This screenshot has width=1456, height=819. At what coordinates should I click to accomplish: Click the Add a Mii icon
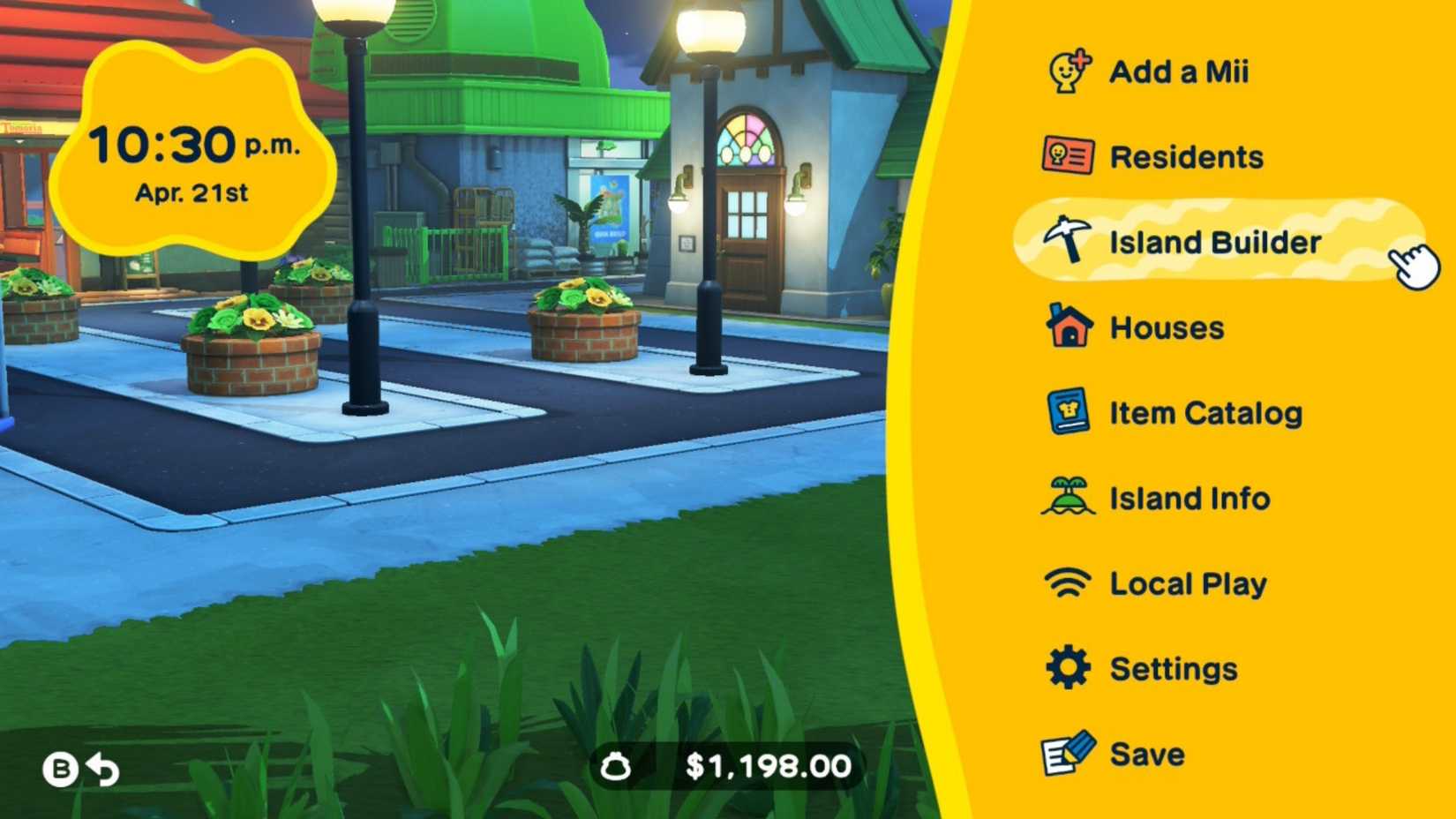click(x=1067, y=71)
